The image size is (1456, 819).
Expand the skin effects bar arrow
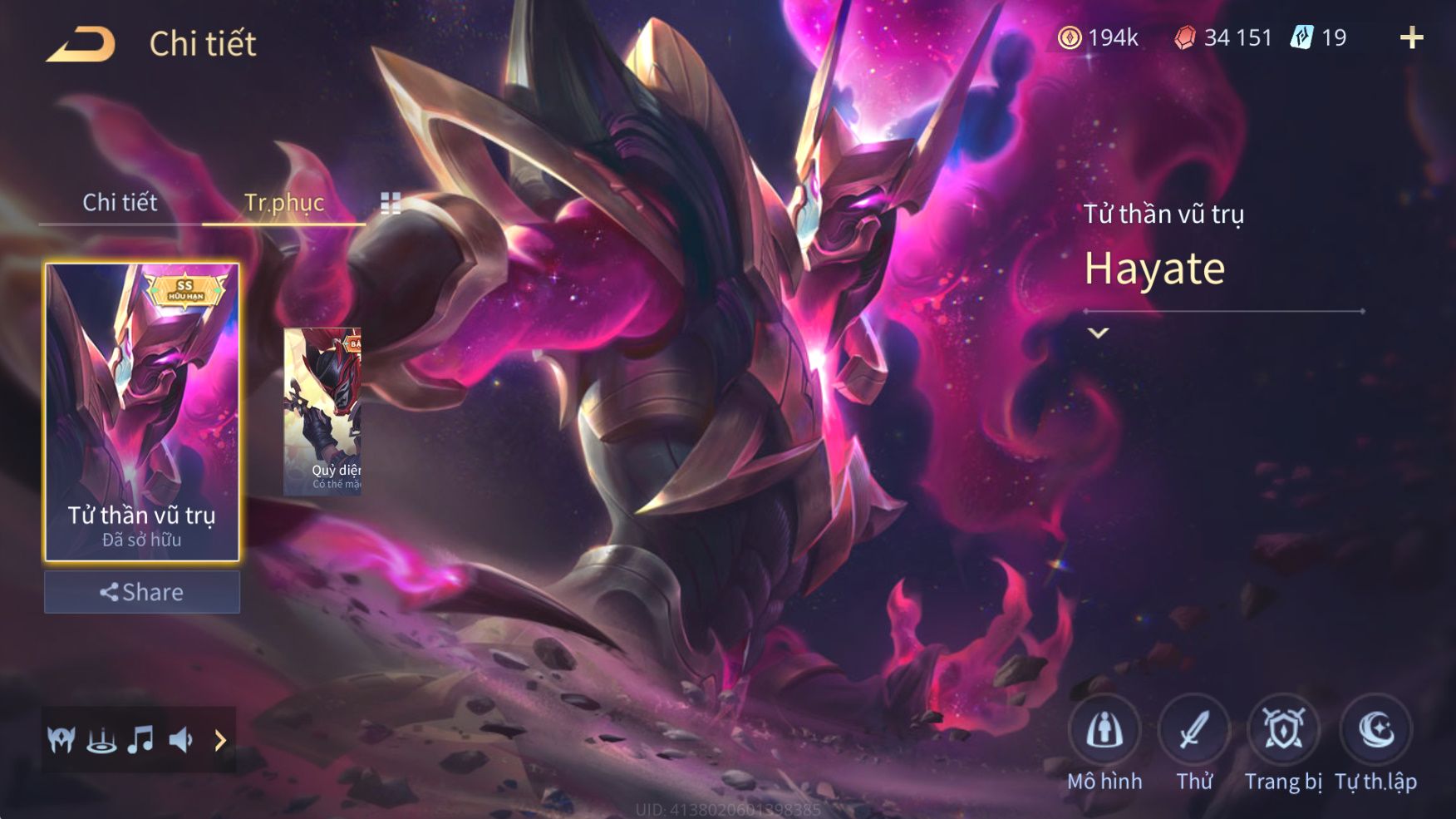(220, 739)
